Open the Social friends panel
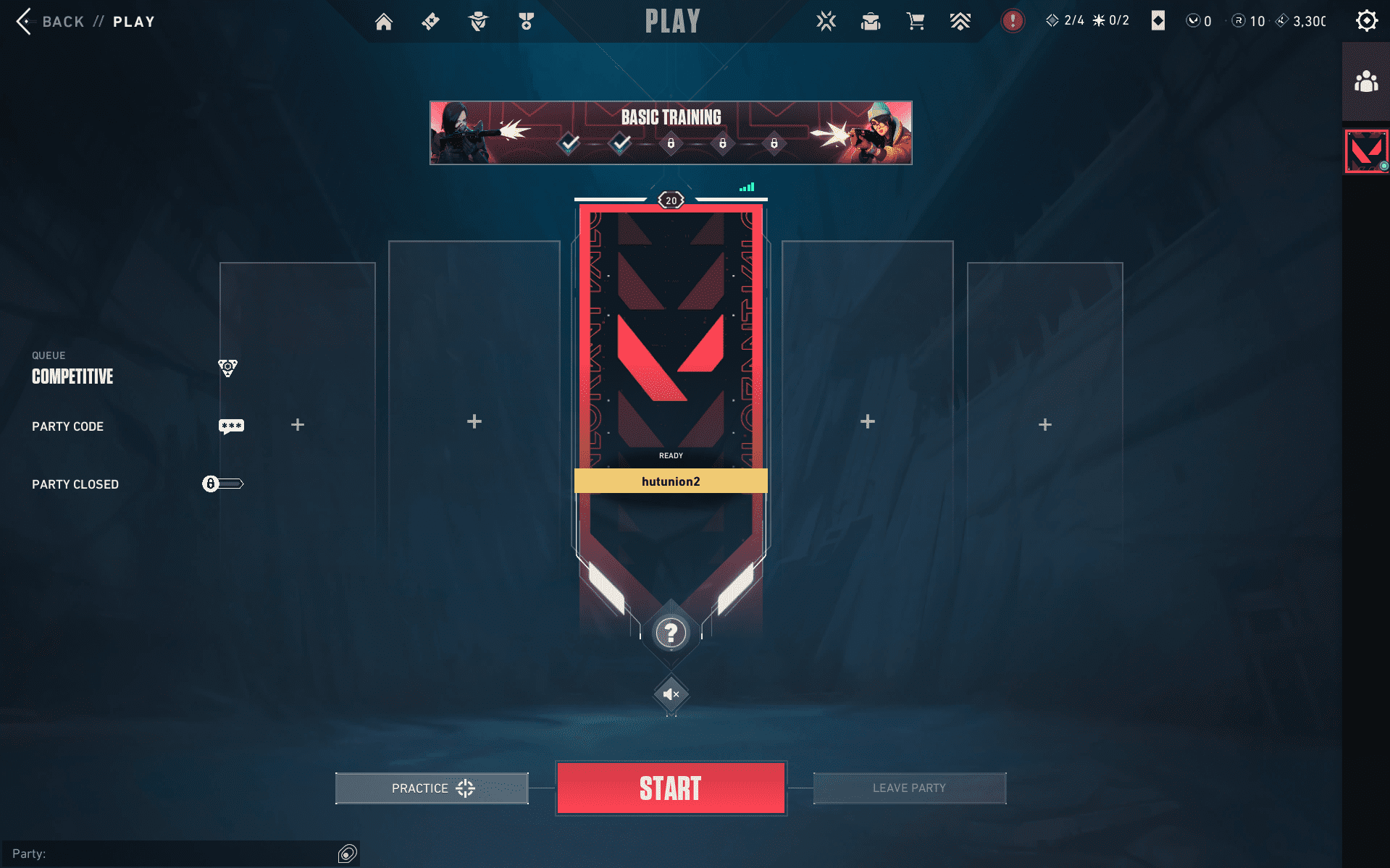Viewport: 1390px width, 868px height. point(1365,82)
